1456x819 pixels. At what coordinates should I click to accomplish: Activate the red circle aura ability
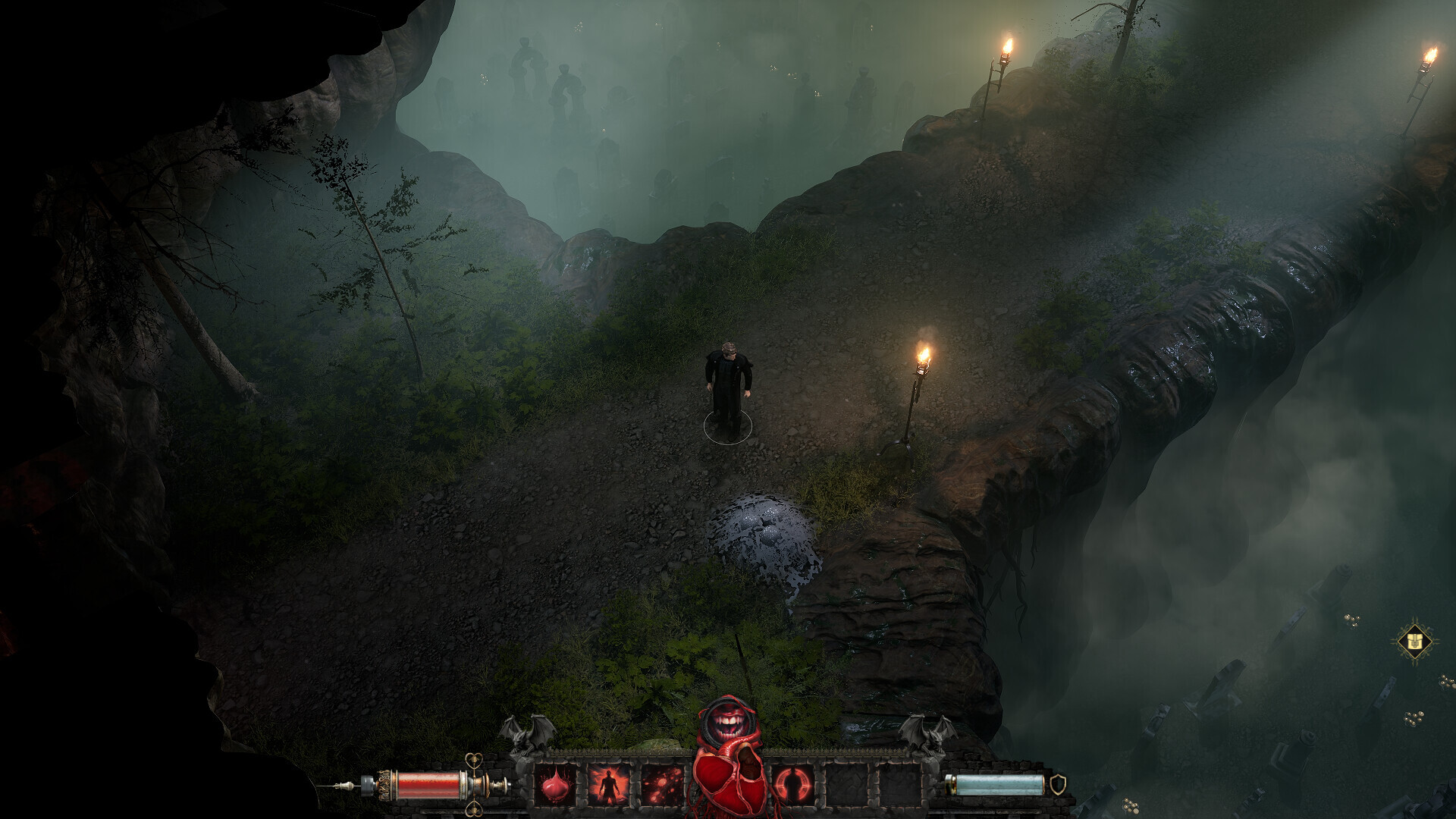[793, 783]
